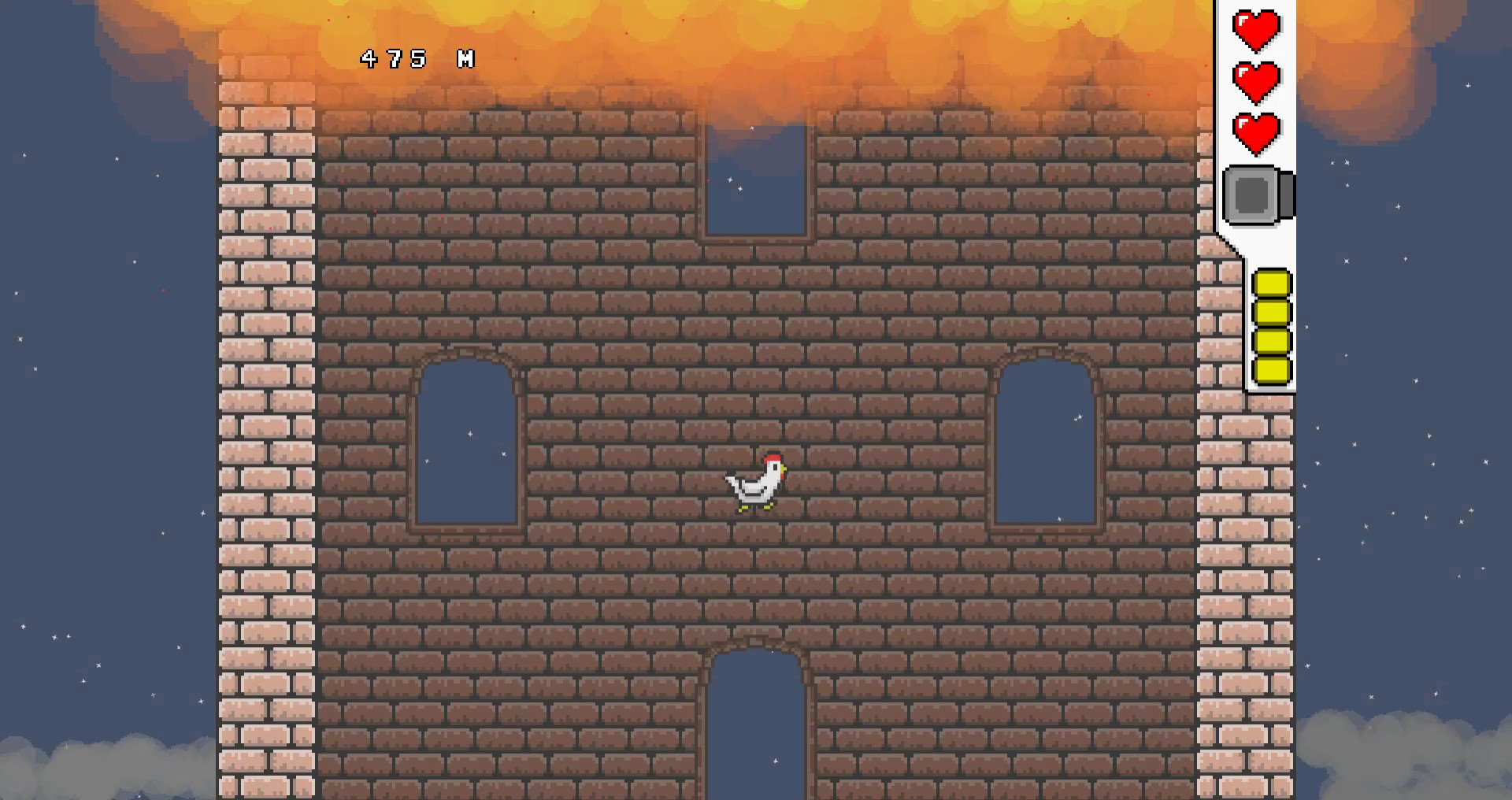Click the topmost yellow ammo segment
The width and height of the screenshot is (1512, 800).
pyautogui.click(x=1273, y=281)
